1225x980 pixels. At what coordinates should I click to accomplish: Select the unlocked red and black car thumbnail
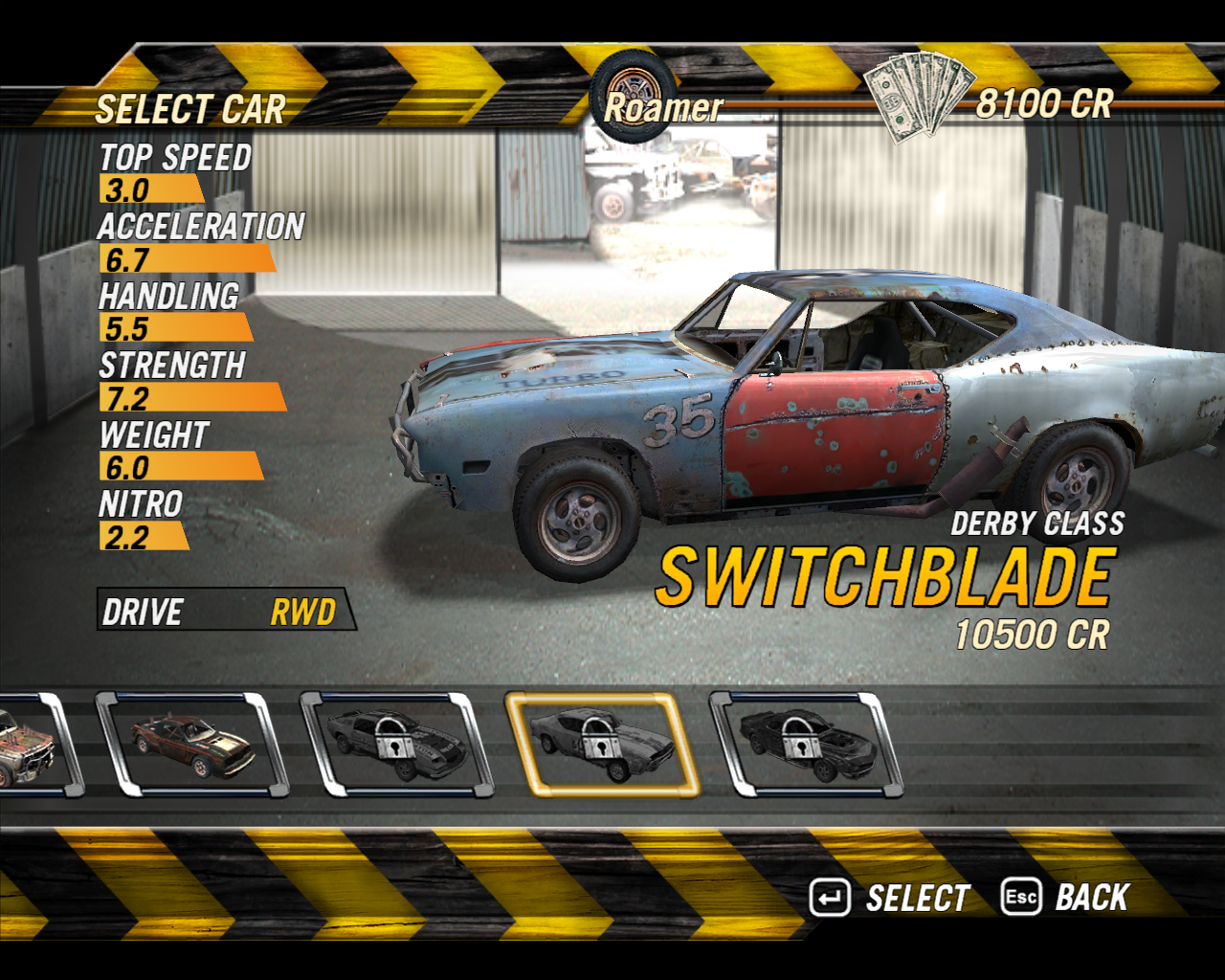191,746
